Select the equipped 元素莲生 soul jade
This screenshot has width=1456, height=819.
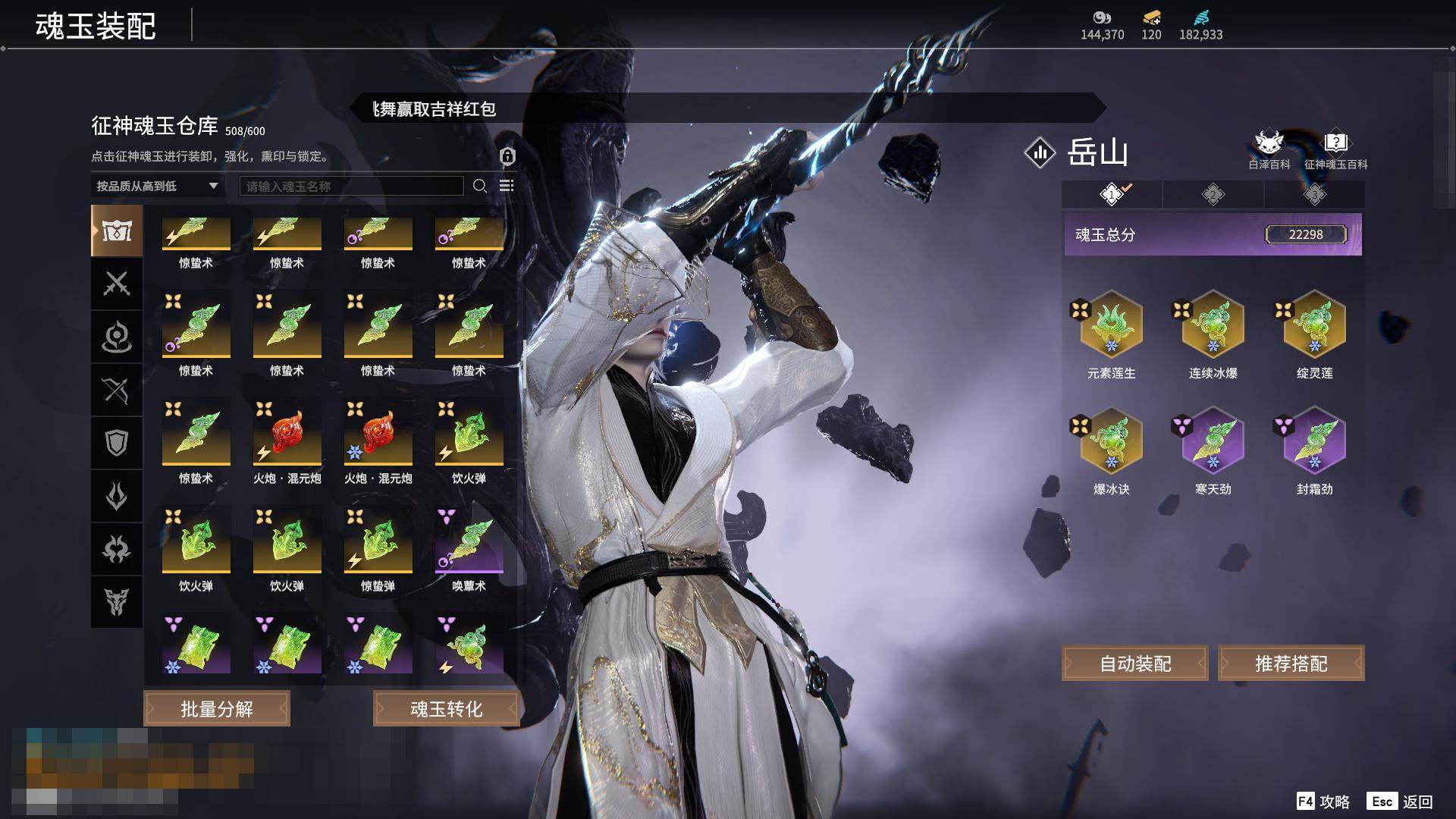click(x=1111, y=326)
